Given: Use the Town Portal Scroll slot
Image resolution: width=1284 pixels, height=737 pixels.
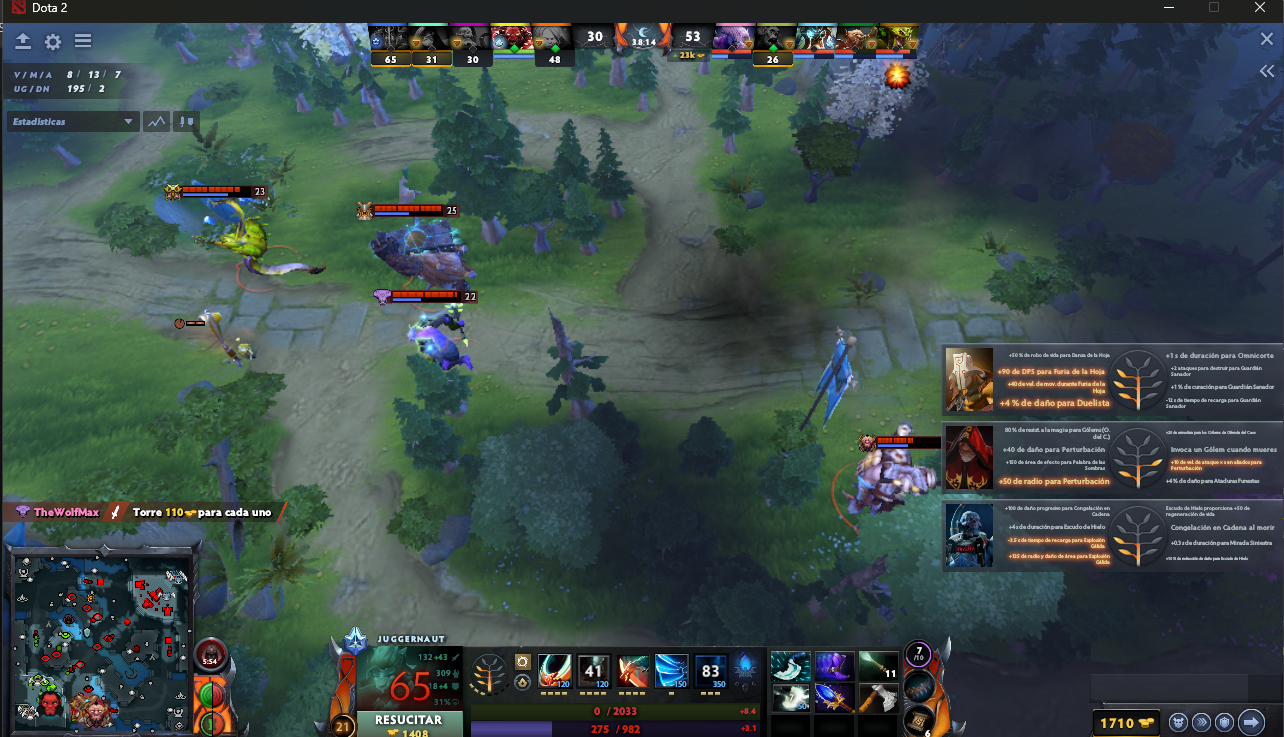Looking at the screenshot, I should click(918, 721).
